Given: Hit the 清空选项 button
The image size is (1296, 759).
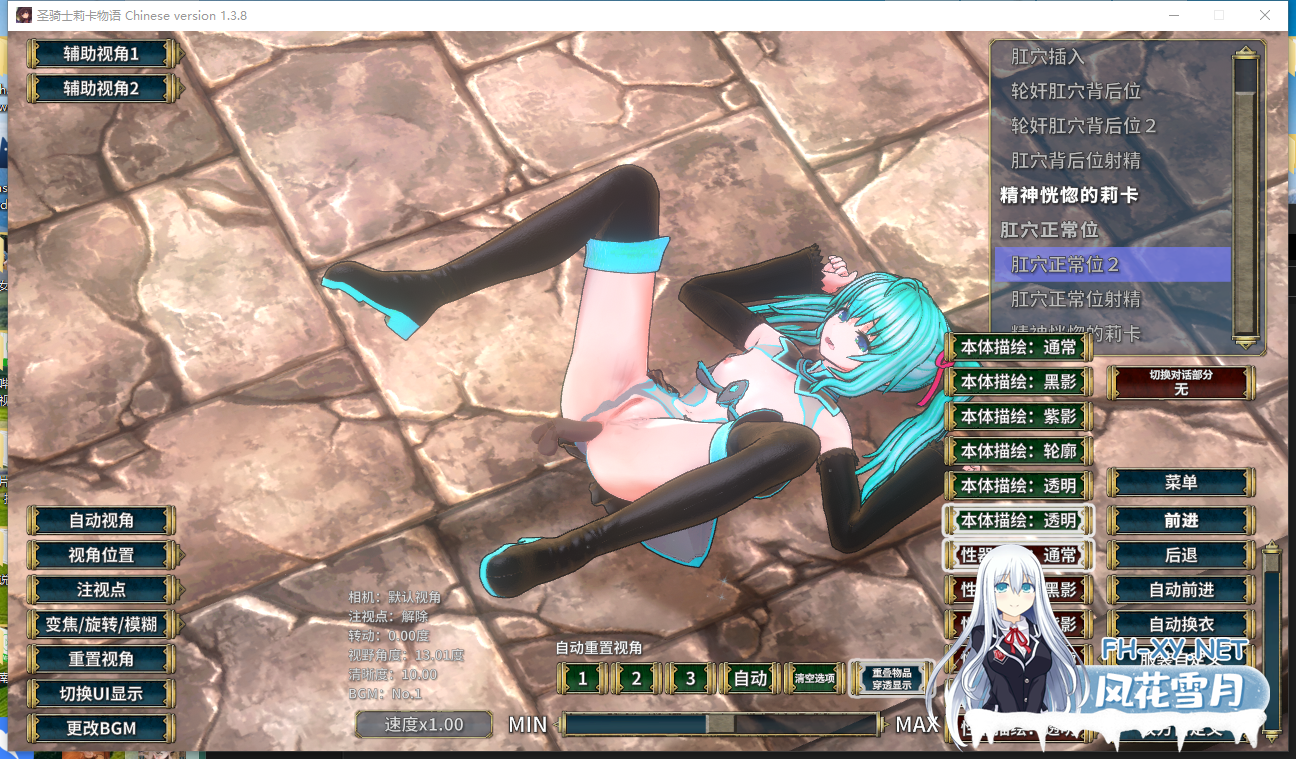Looking at the screenshot, I should (x=814, y=679).
